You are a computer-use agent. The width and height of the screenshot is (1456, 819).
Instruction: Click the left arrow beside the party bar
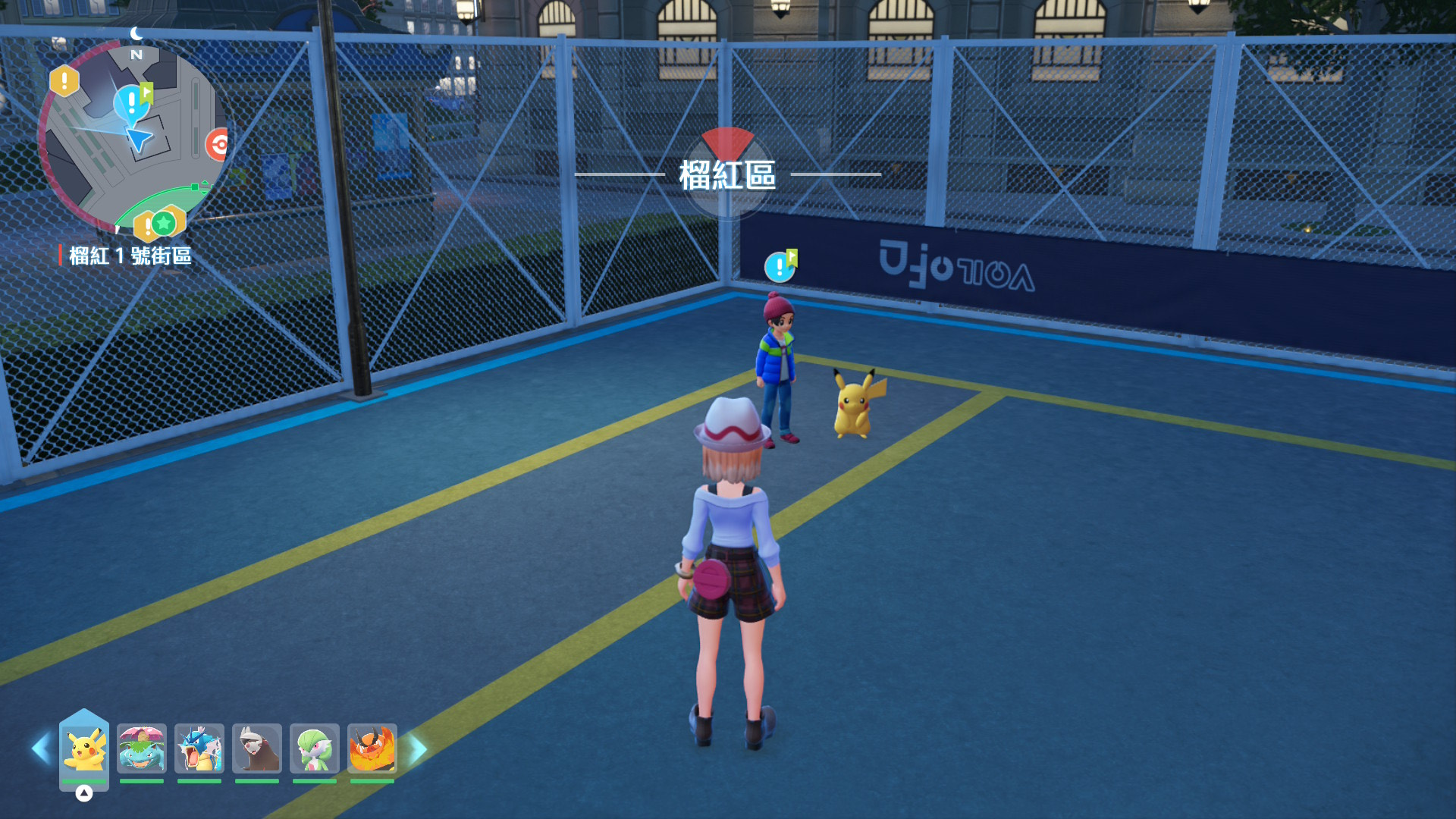click(41, 749)
